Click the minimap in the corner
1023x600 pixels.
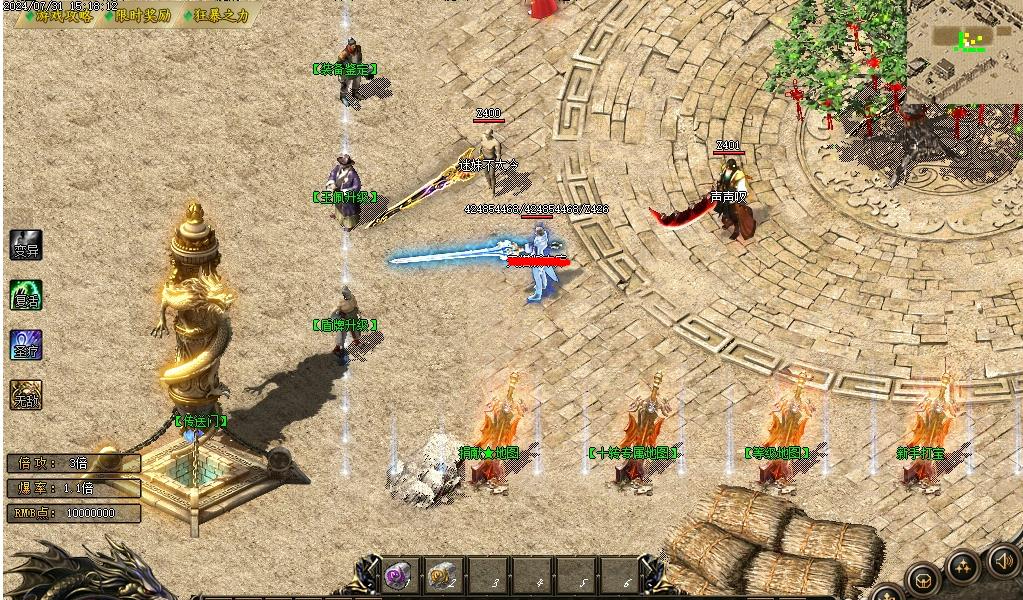[x=964, y=50]
